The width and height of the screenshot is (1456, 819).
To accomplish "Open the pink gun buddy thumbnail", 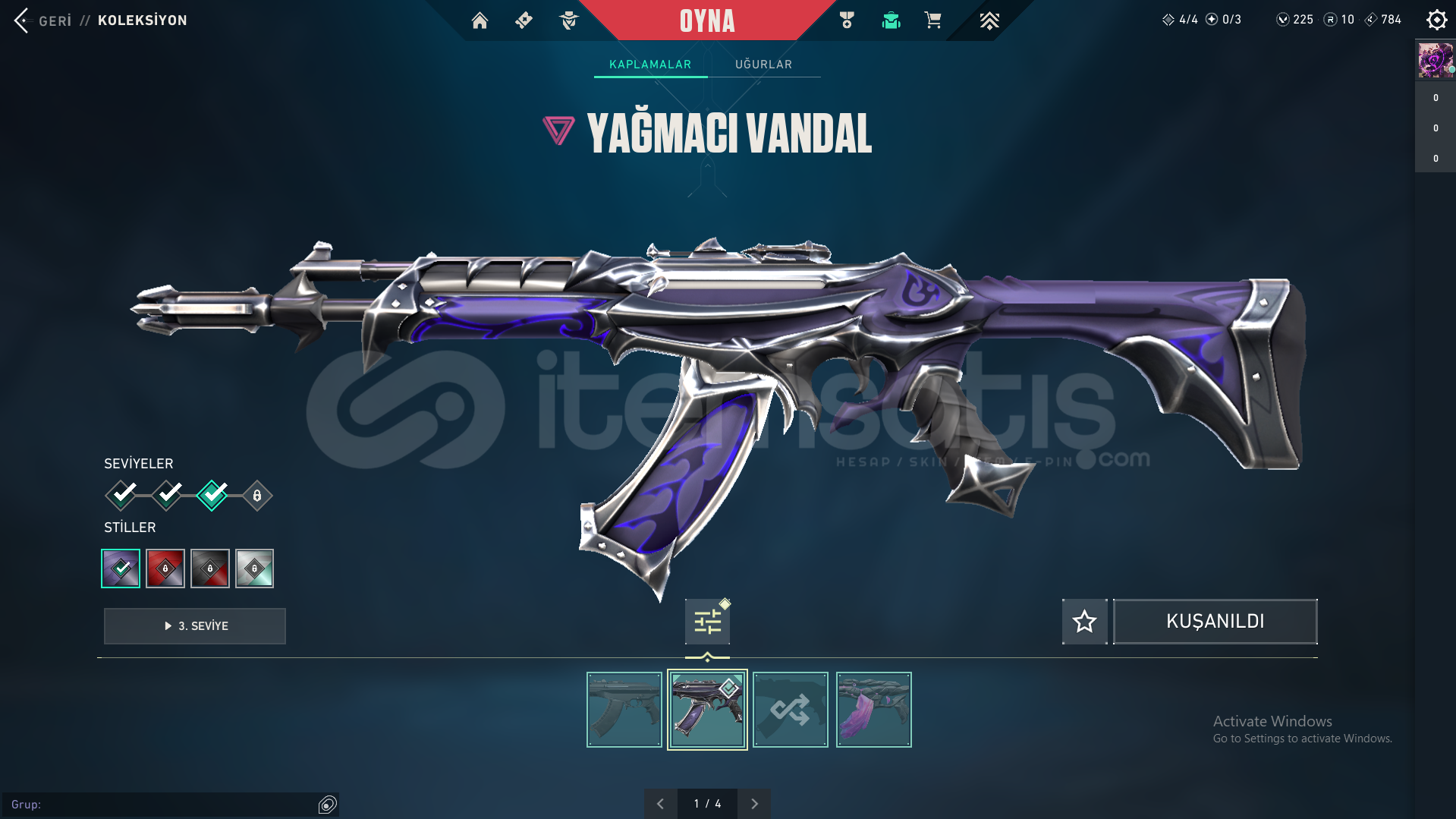I will [x=873, y=709].
